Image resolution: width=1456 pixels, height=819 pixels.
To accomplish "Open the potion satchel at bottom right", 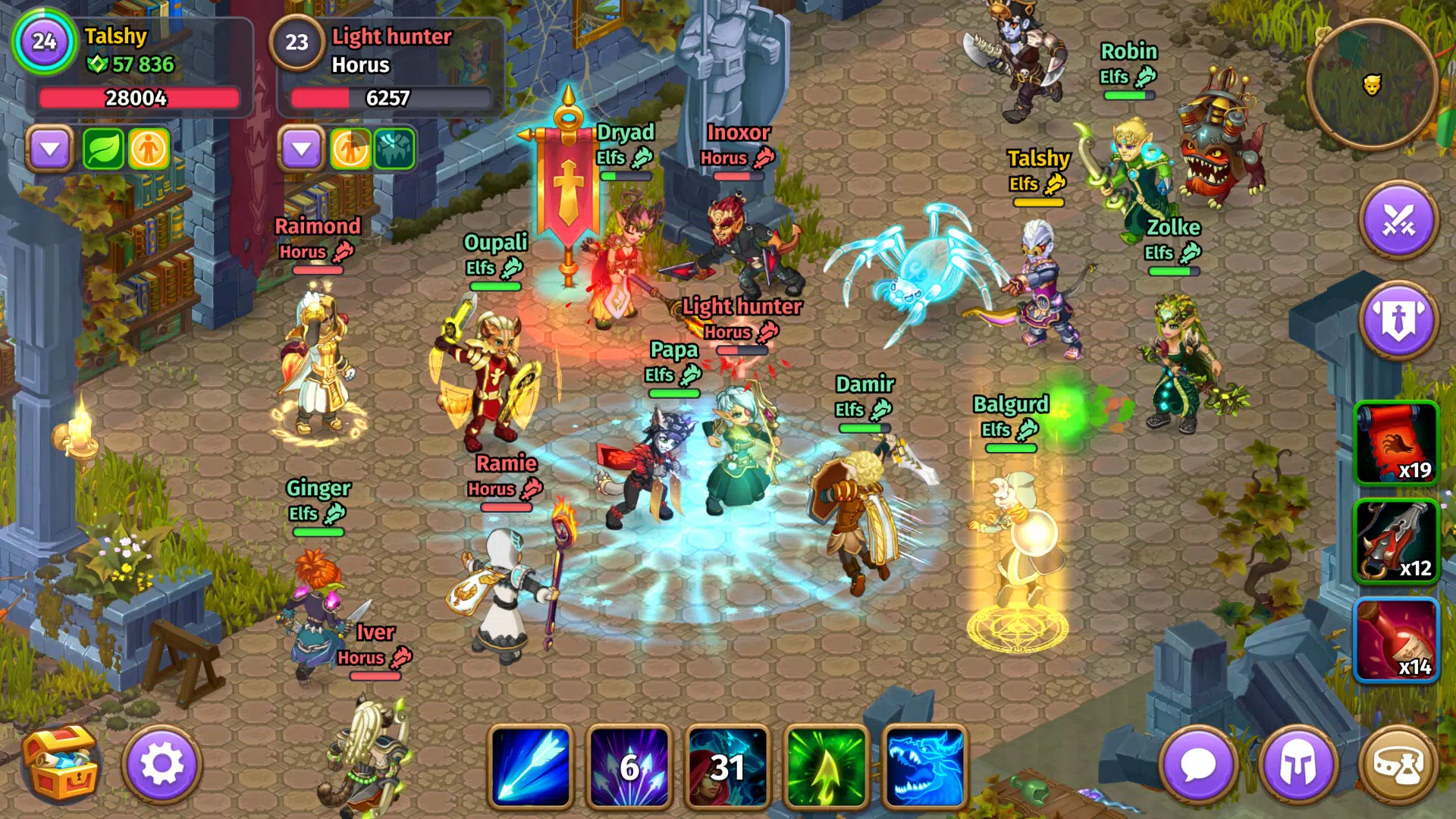I will pyautogui.click(x=1400, y=764).
